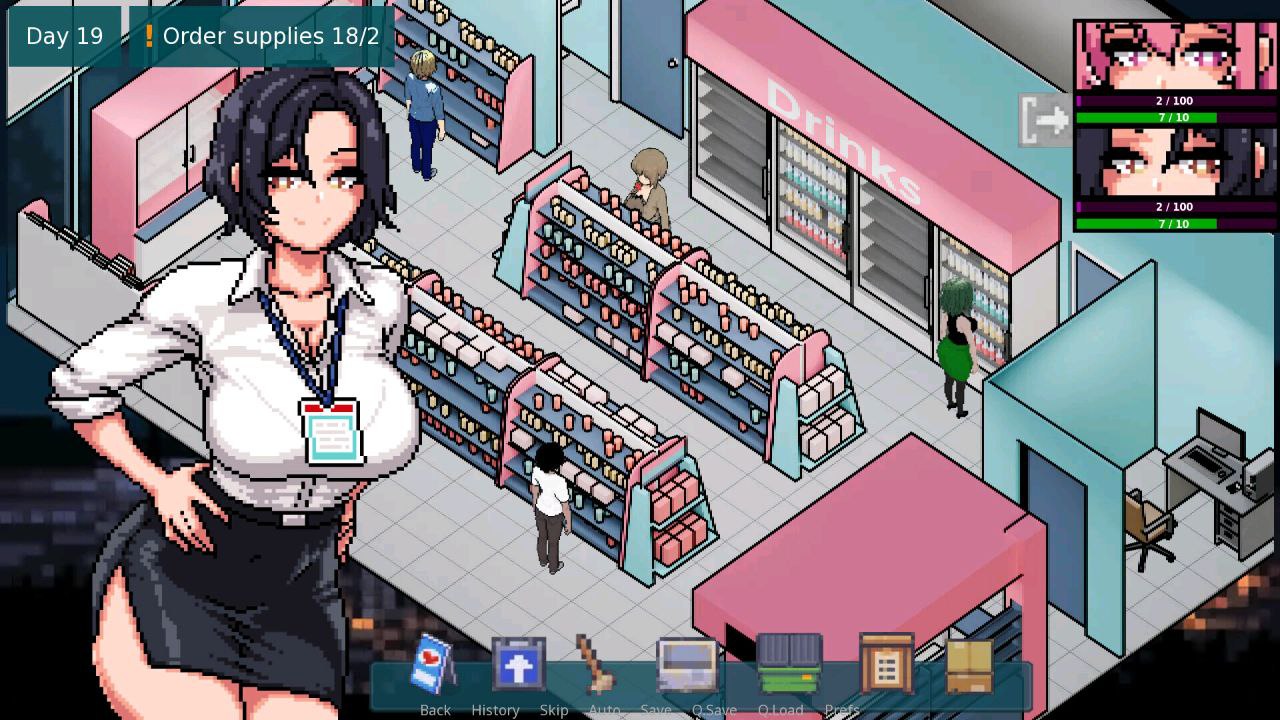Select the black-haired character portrait
This screenshot has width=1280, height=720.
pos(1175,162)
